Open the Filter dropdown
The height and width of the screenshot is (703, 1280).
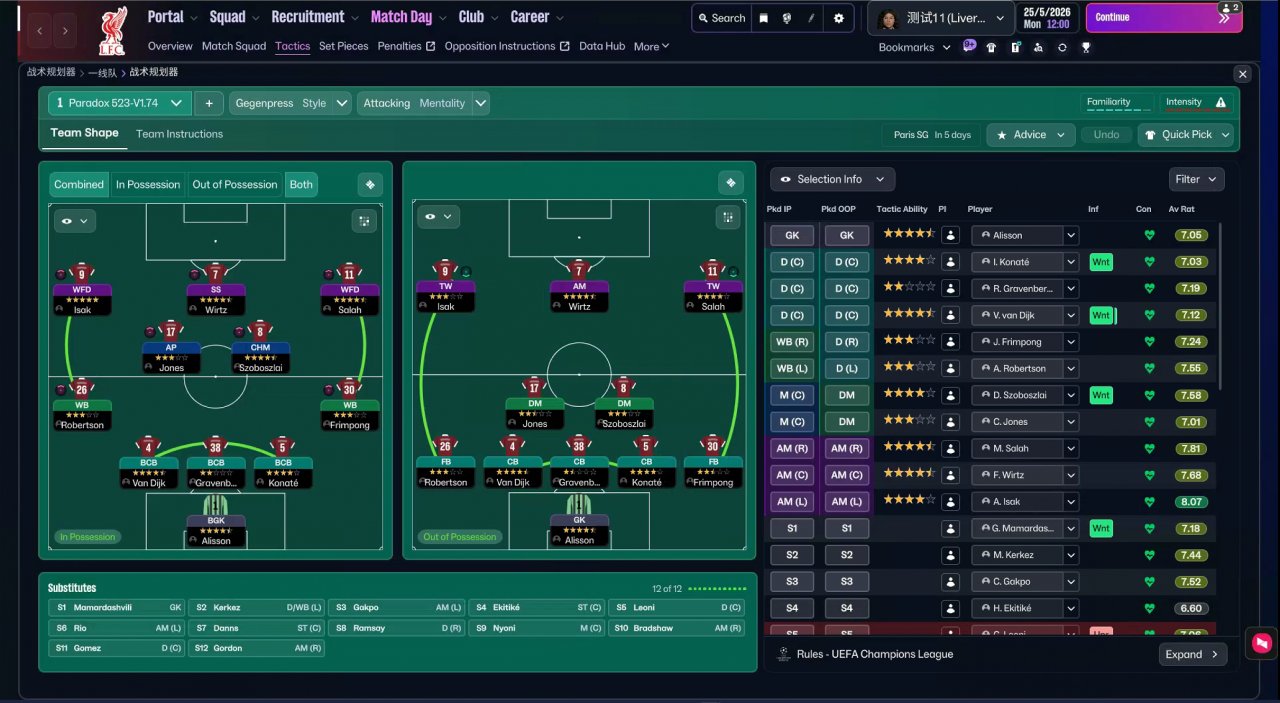tap(1196, 179)
